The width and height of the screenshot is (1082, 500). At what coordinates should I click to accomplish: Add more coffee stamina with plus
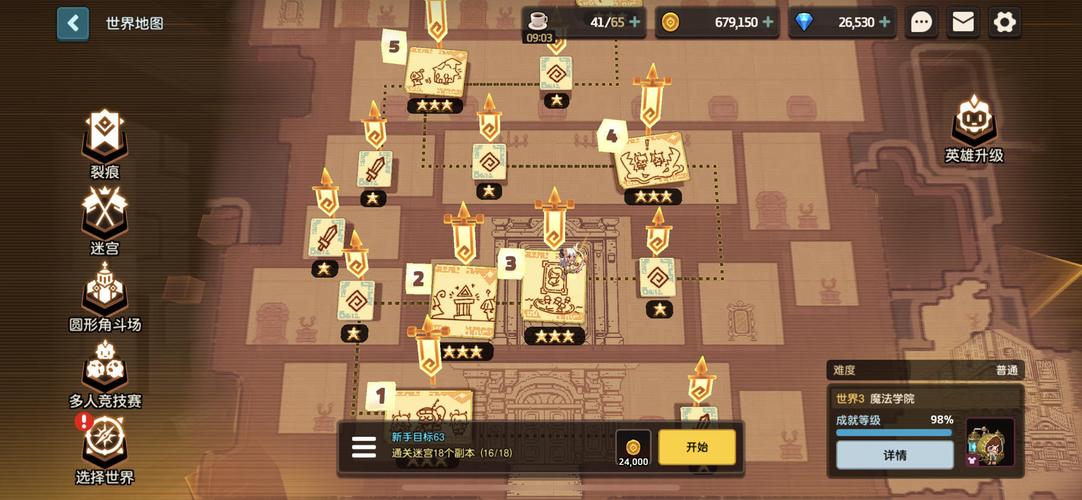(x=634, y=22)
